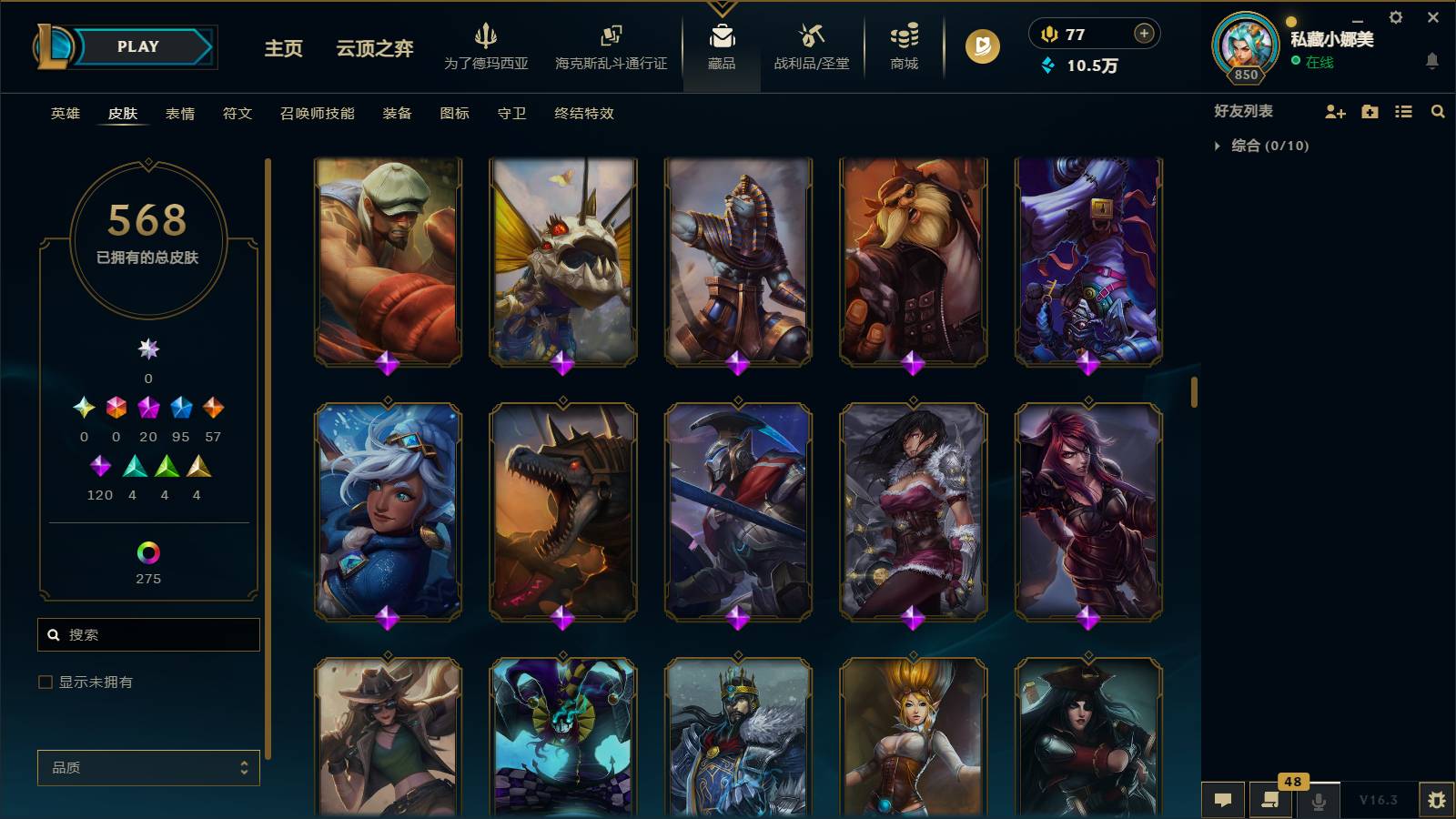The height and width of the screenshot is (819, 1456).
Task: Open the chat bubble icon at bottom right
Action: pyautogui.click(x=1223, y=800)
